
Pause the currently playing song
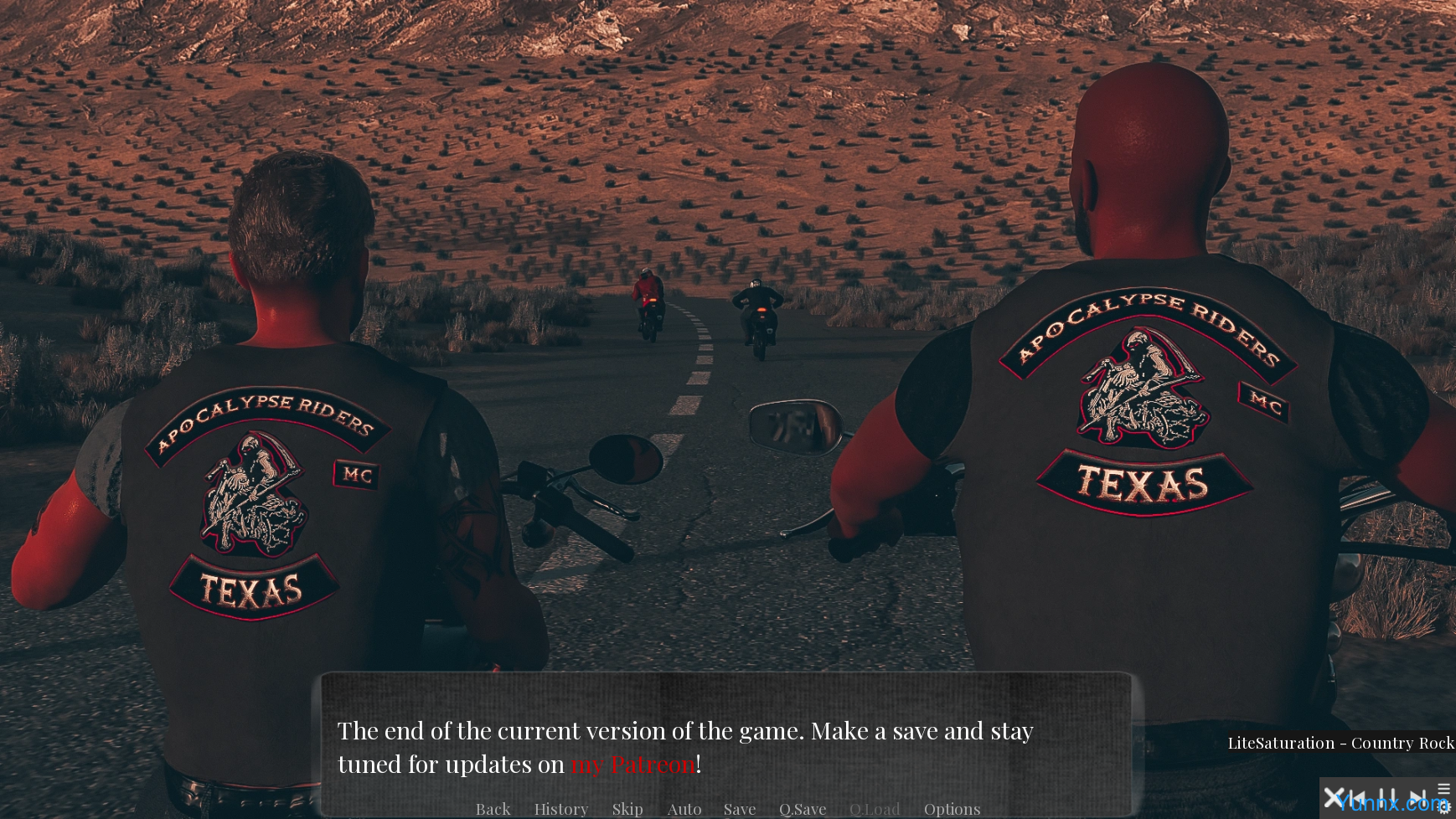pyautogui.click(x=1387, y=798)
